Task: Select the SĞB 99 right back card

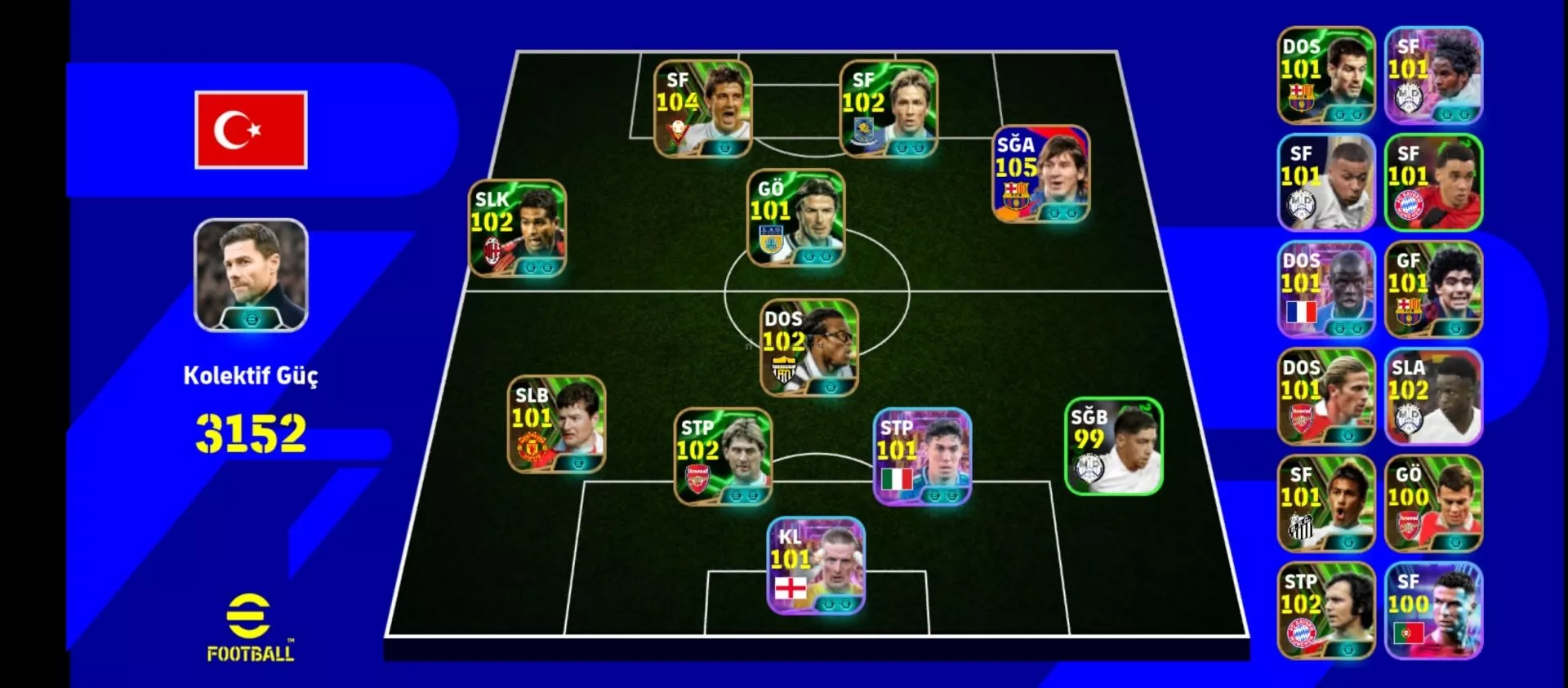Action: point(1113,446)
